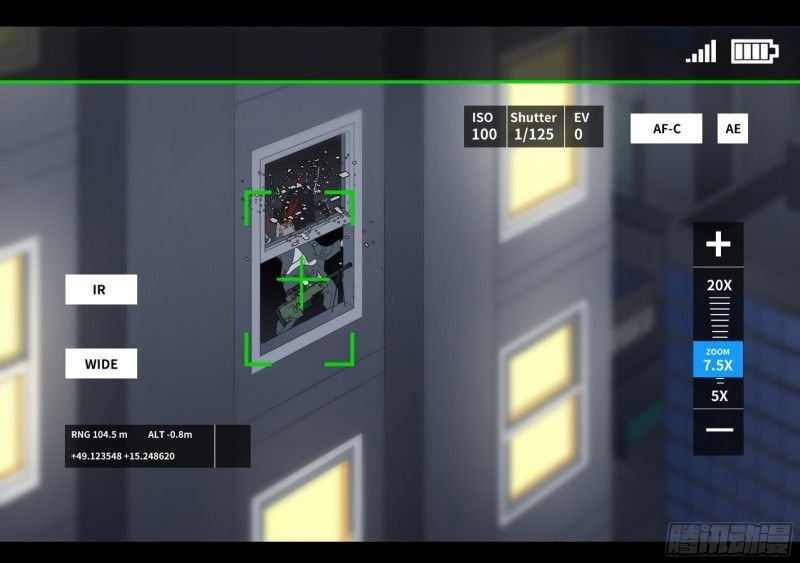Adjust the ISO 100 setting
The image size is (800, 563).
(484, 126)
